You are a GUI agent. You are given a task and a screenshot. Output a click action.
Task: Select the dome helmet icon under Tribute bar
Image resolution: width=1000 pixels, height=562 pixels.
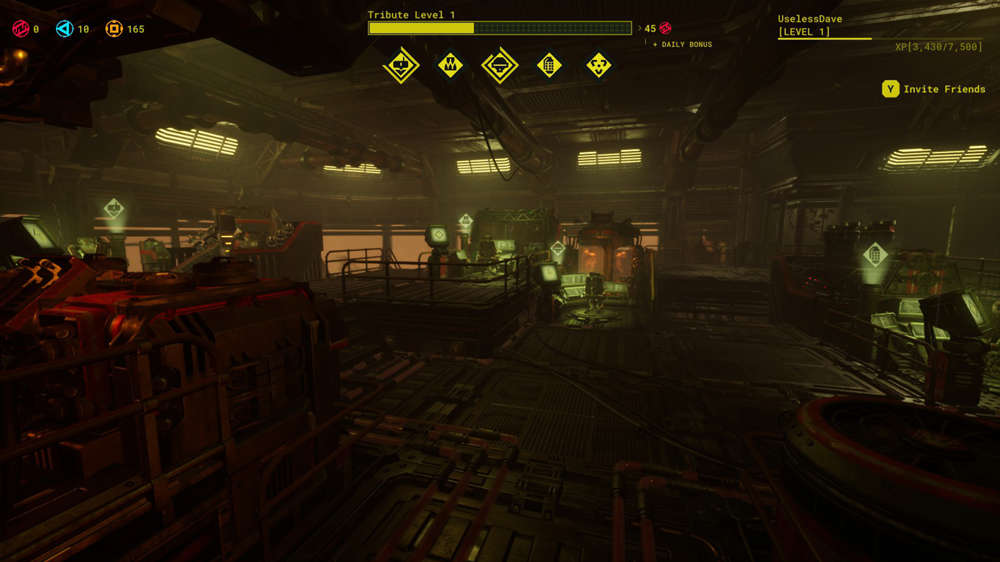click(500, 66)
